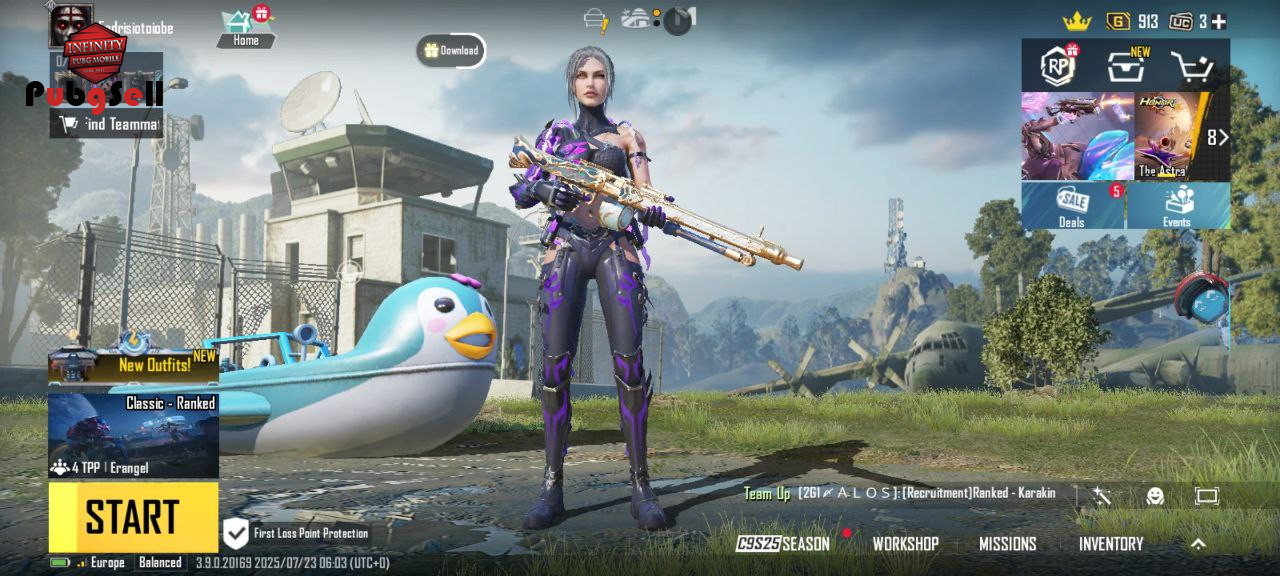The image size is (1280, 576).
Task: Open the Team Up recruitment chat
Action: click(x=900, y=494)
